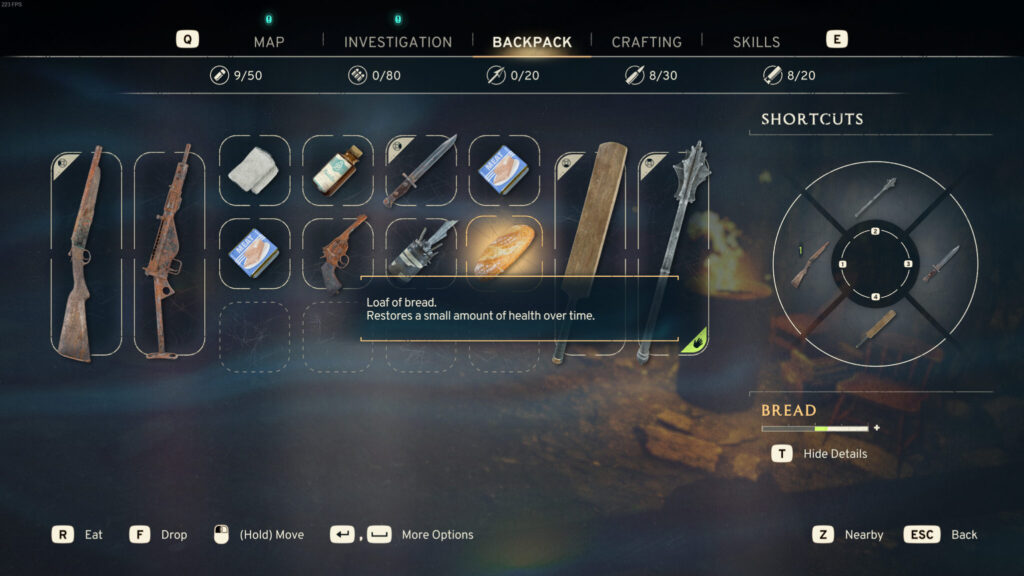This screenshot has width=1024, height=576.
Task: Click shortcut wheel slot 3 with the bayonet
Action: [939, 264]
